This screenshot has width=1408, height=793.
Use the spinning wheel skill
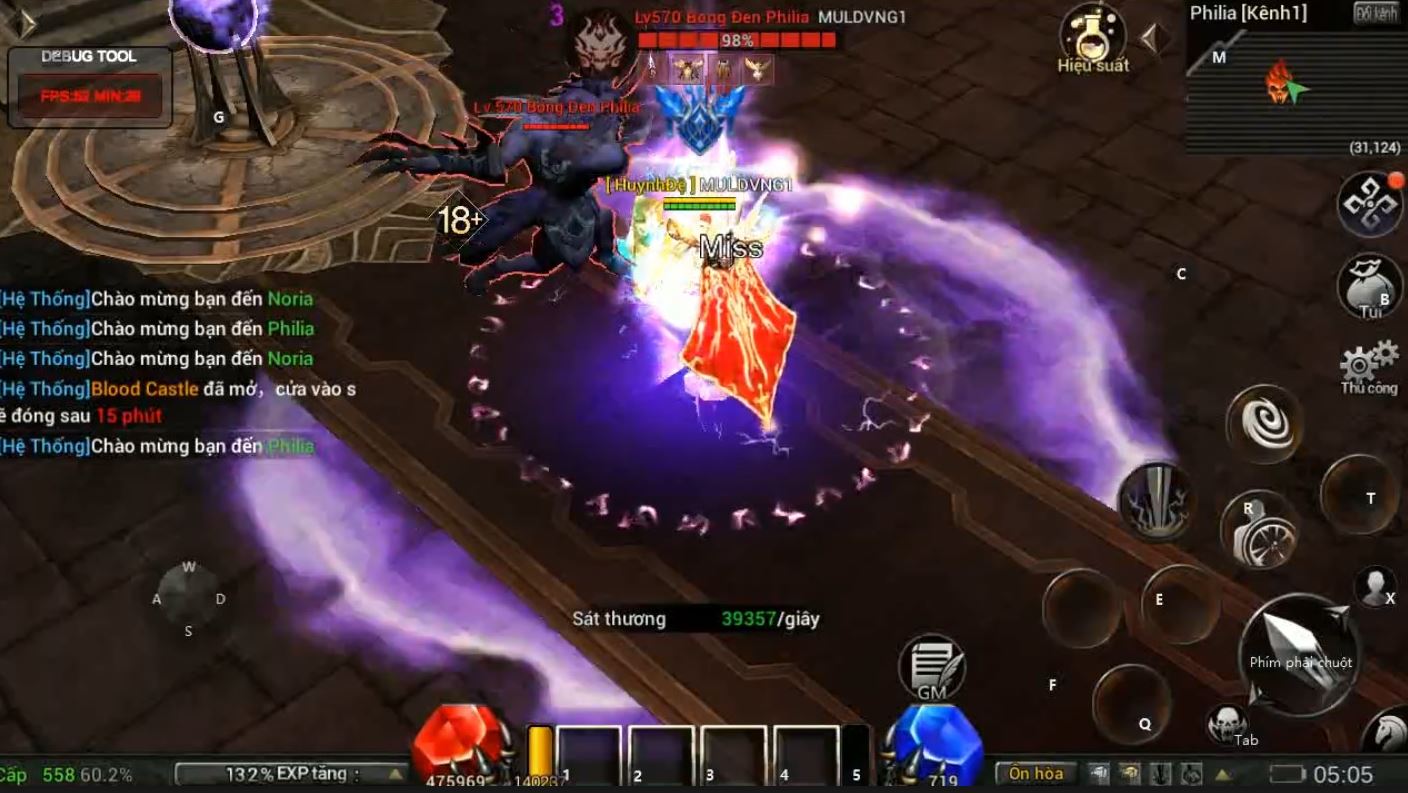pos(1258,530)
